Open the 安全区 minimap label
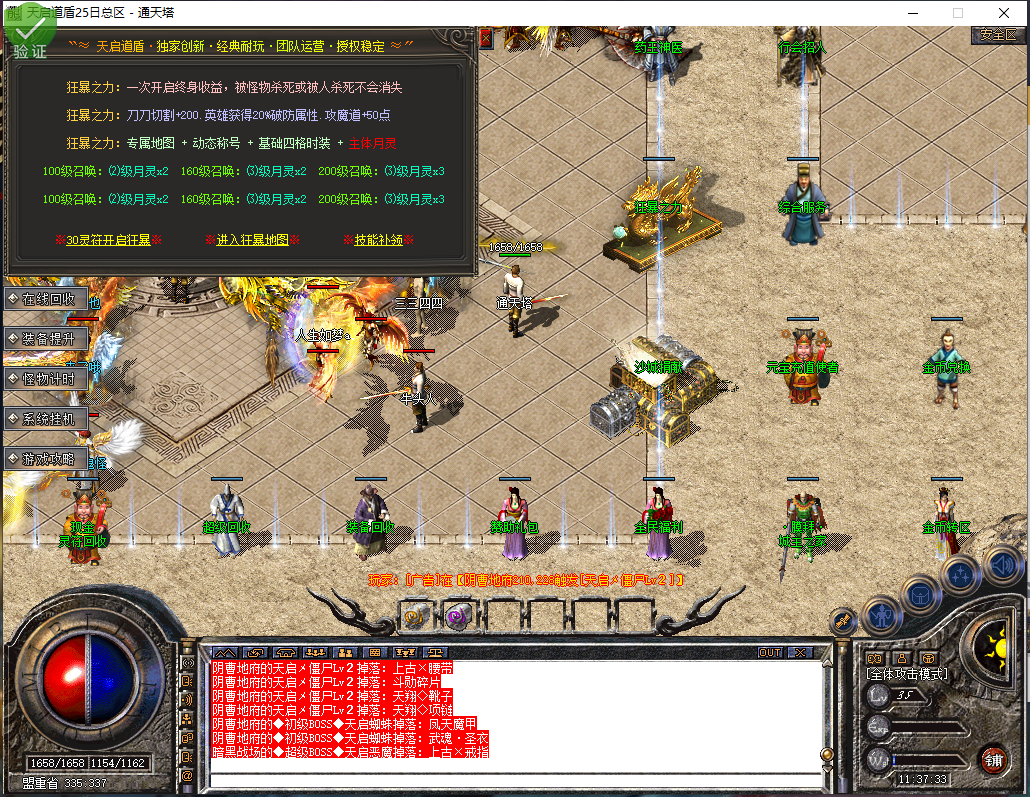Image resolution: width=1030 pixels, height=797 pixels. point(998,34)
